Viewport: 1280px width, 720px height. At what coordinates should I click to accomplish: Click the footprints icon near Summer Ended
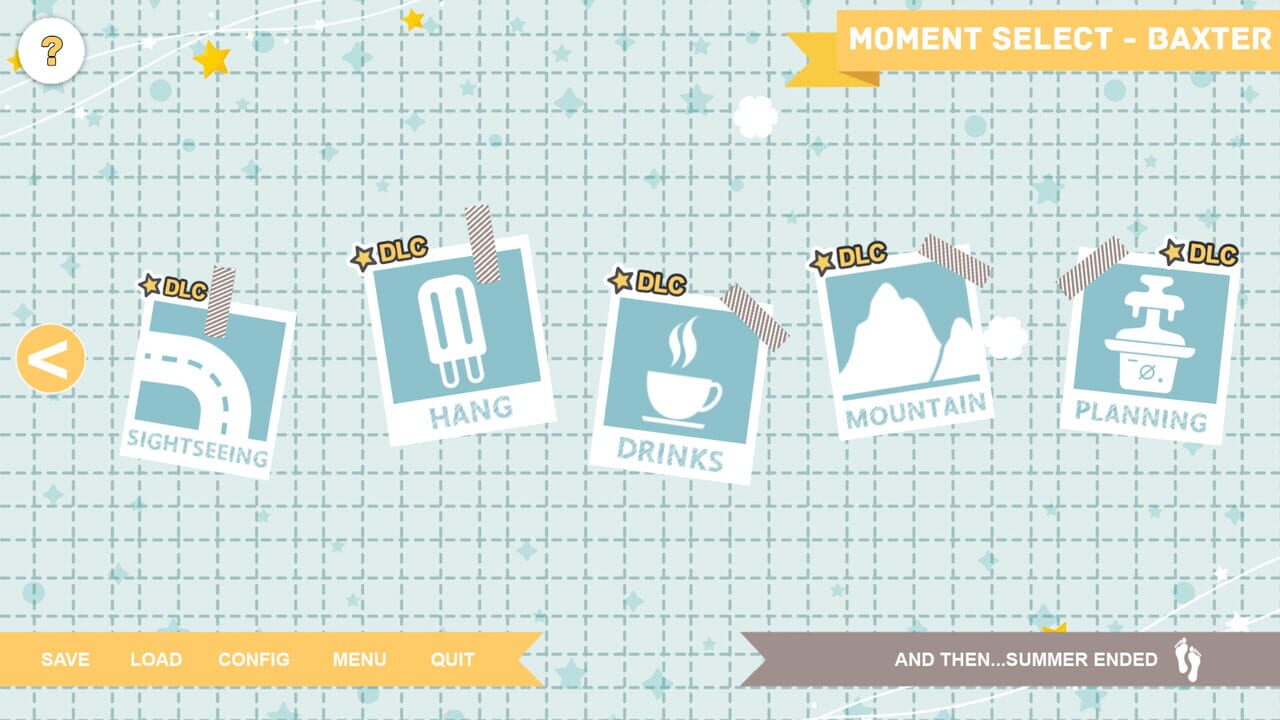coord(1186,659)
